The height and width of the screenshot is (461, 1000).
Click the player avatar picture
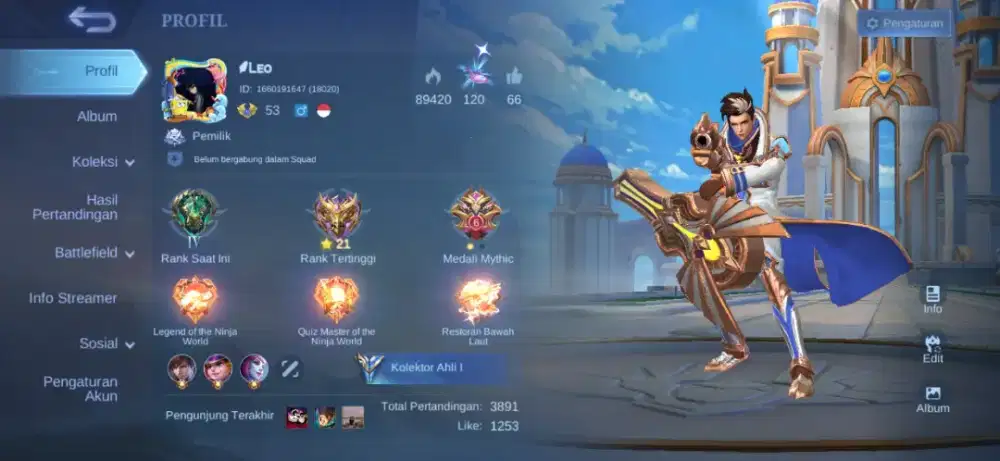click(x=194, y=90)
